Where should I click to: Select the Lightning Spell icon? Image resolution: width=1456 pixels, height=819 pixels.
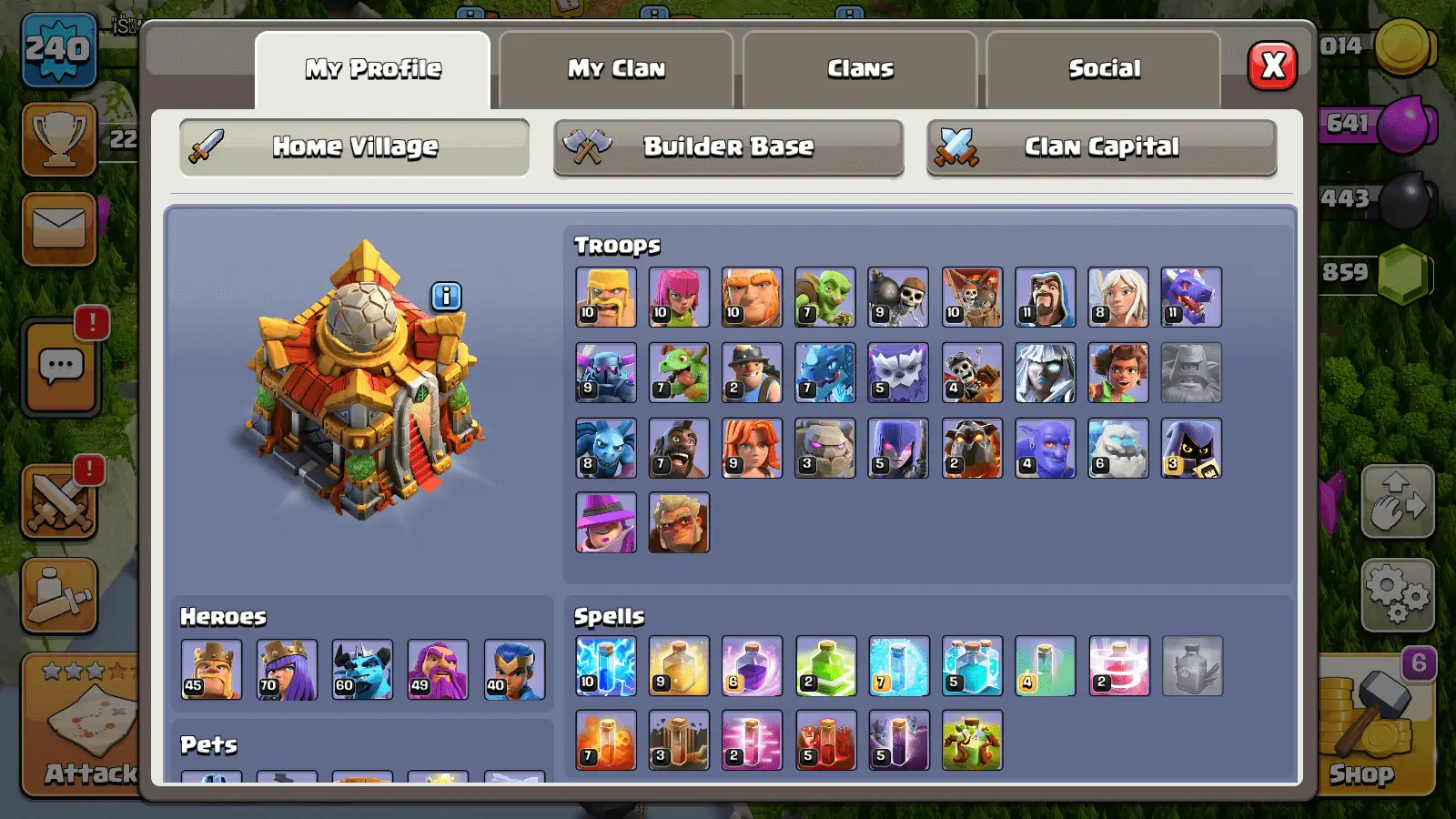click(606, 666)
